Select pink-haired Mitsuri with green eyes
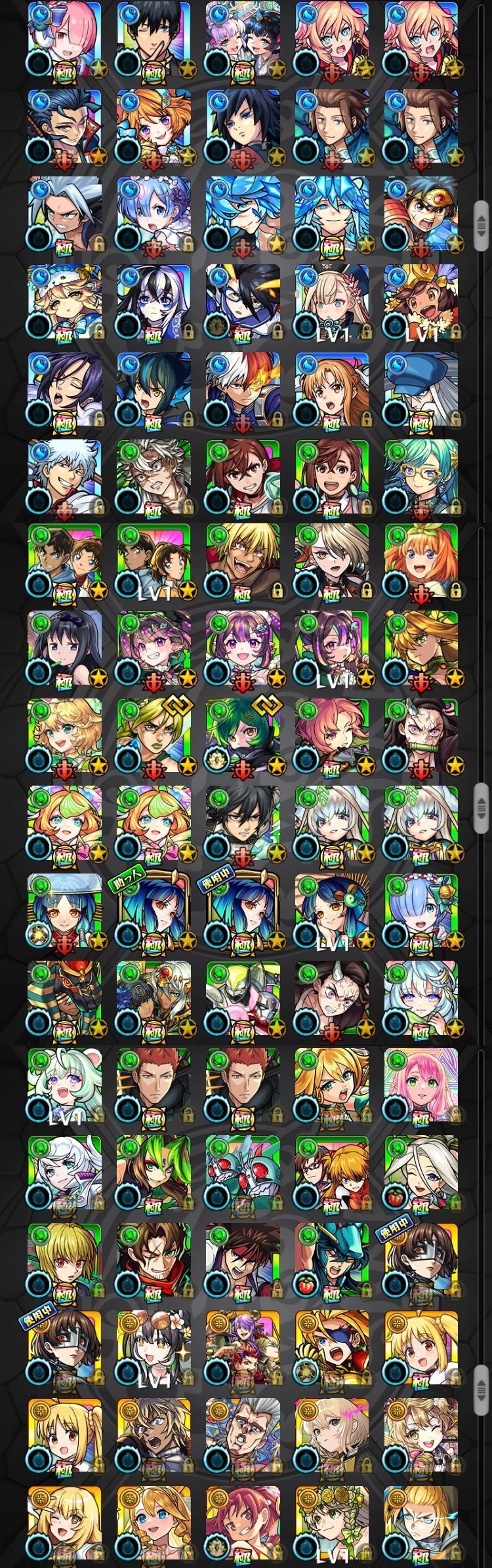This screenshot has width=492, height=1568. (x=420, y=1085)
